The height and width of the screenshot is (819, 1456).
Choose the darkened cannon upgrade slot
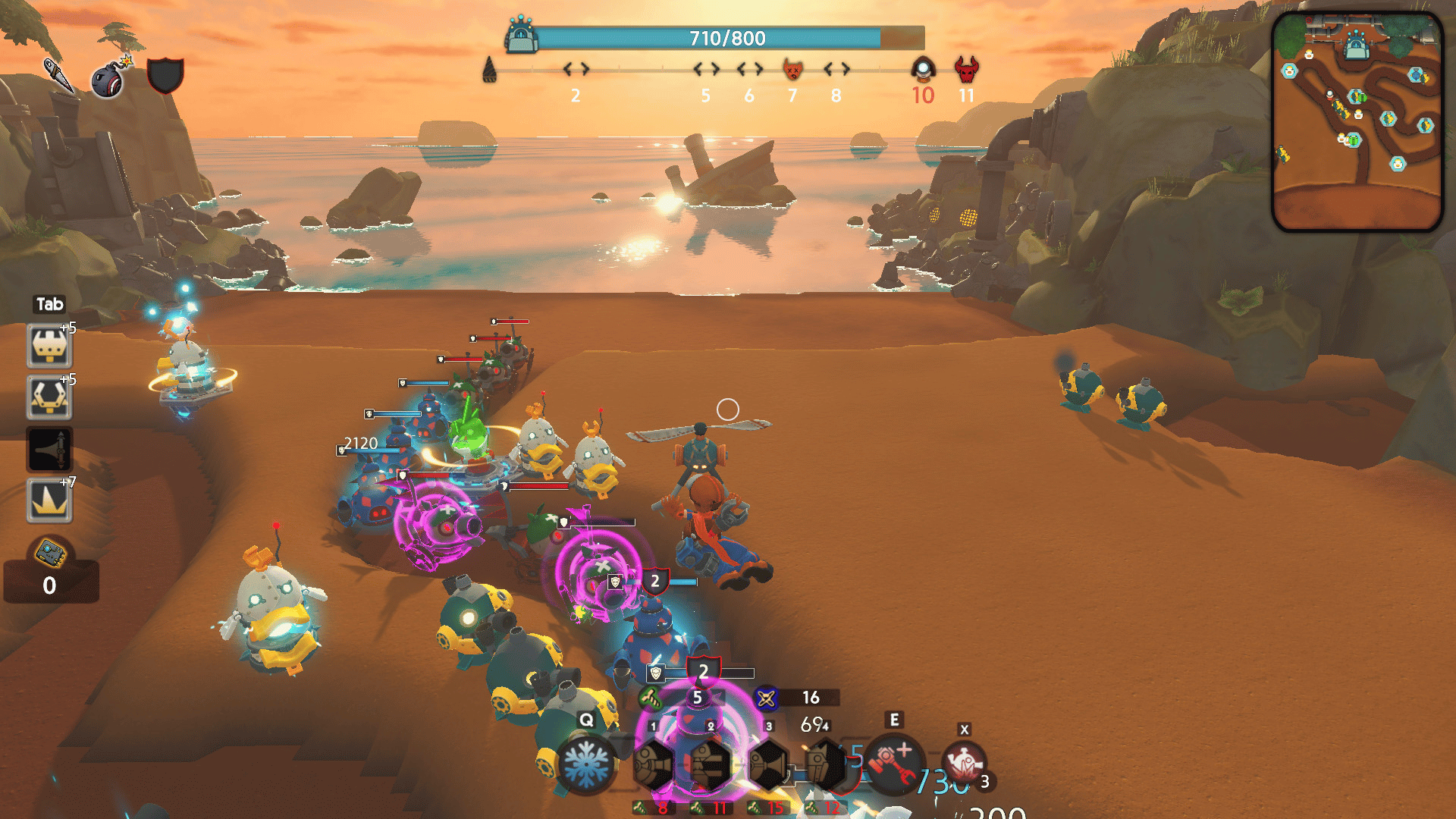(49, 449)
